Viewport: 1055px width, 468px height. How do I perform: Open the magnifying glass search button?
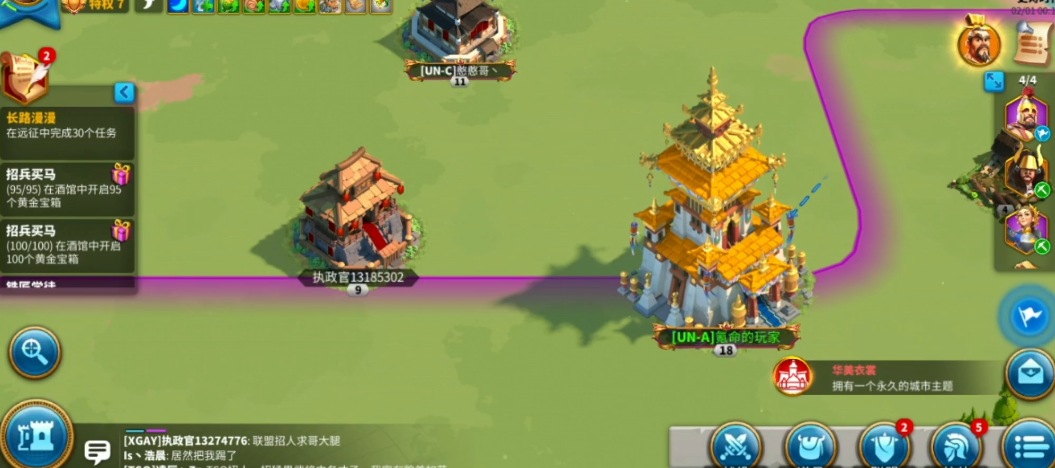[35, 352]
